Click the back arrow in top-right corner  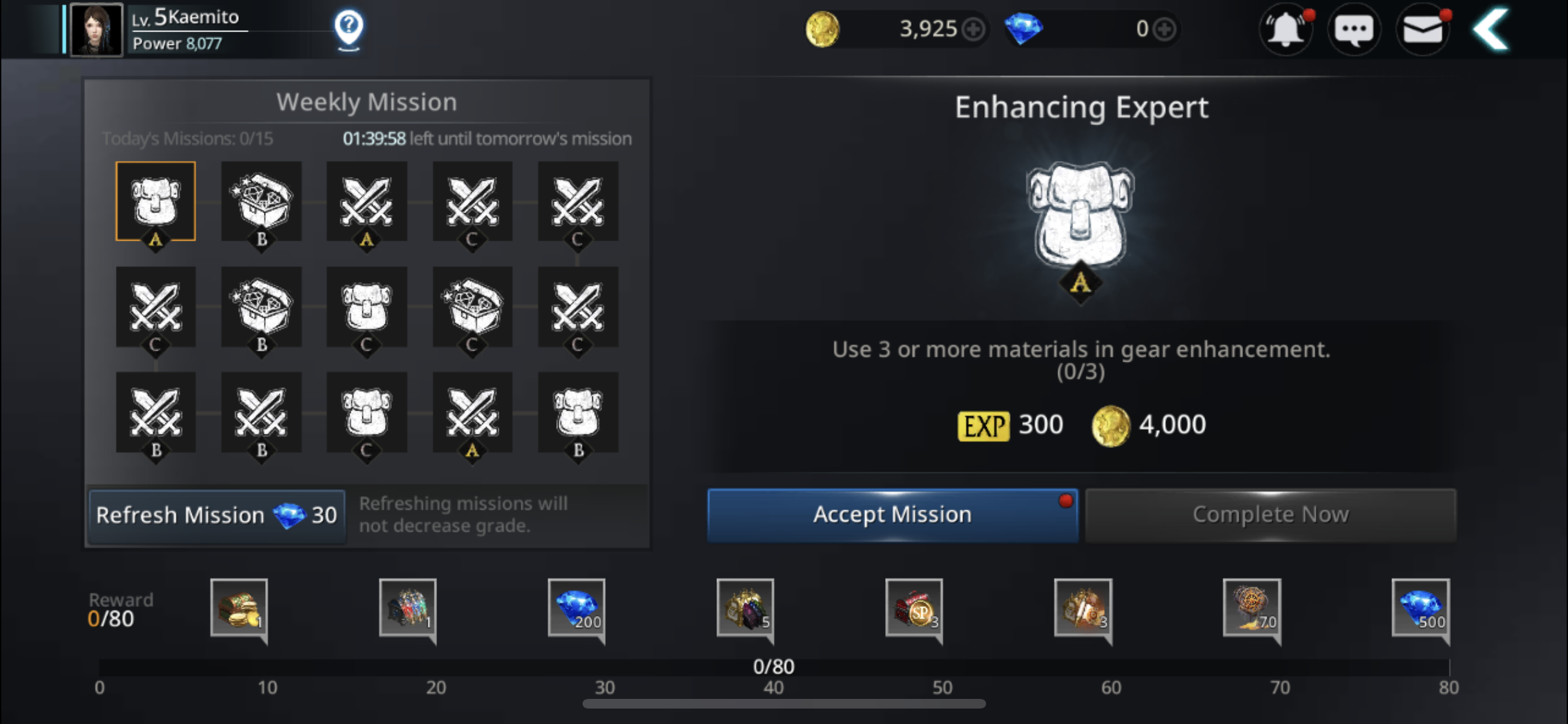pyautogui.click(x=1492, y=29)
